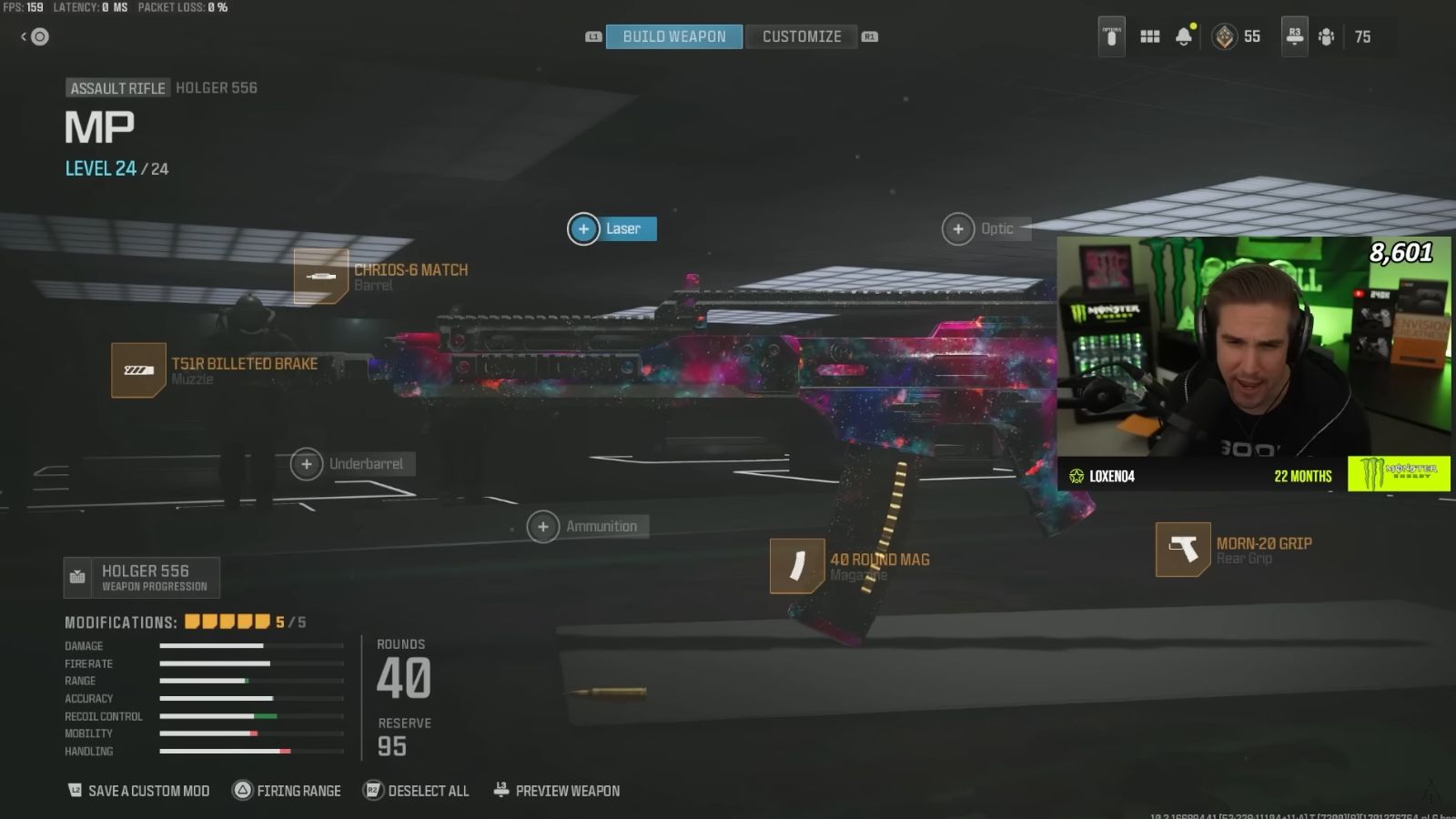
Task: Open notifications via the bell icon
Action: (1183, 36)
